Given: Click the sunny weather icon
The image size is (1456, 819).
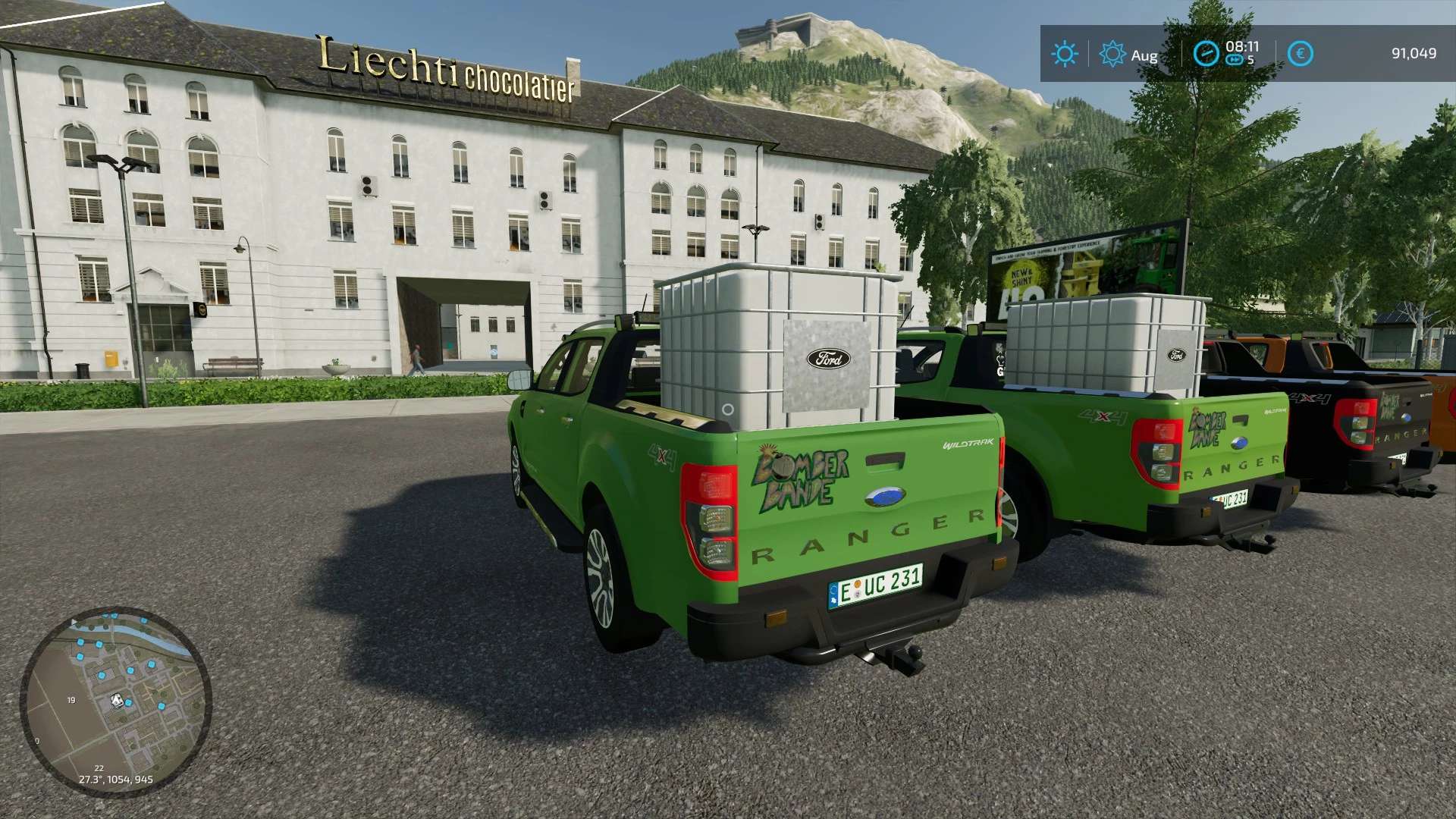Looking at the screenshot, I should [1064, 54].
